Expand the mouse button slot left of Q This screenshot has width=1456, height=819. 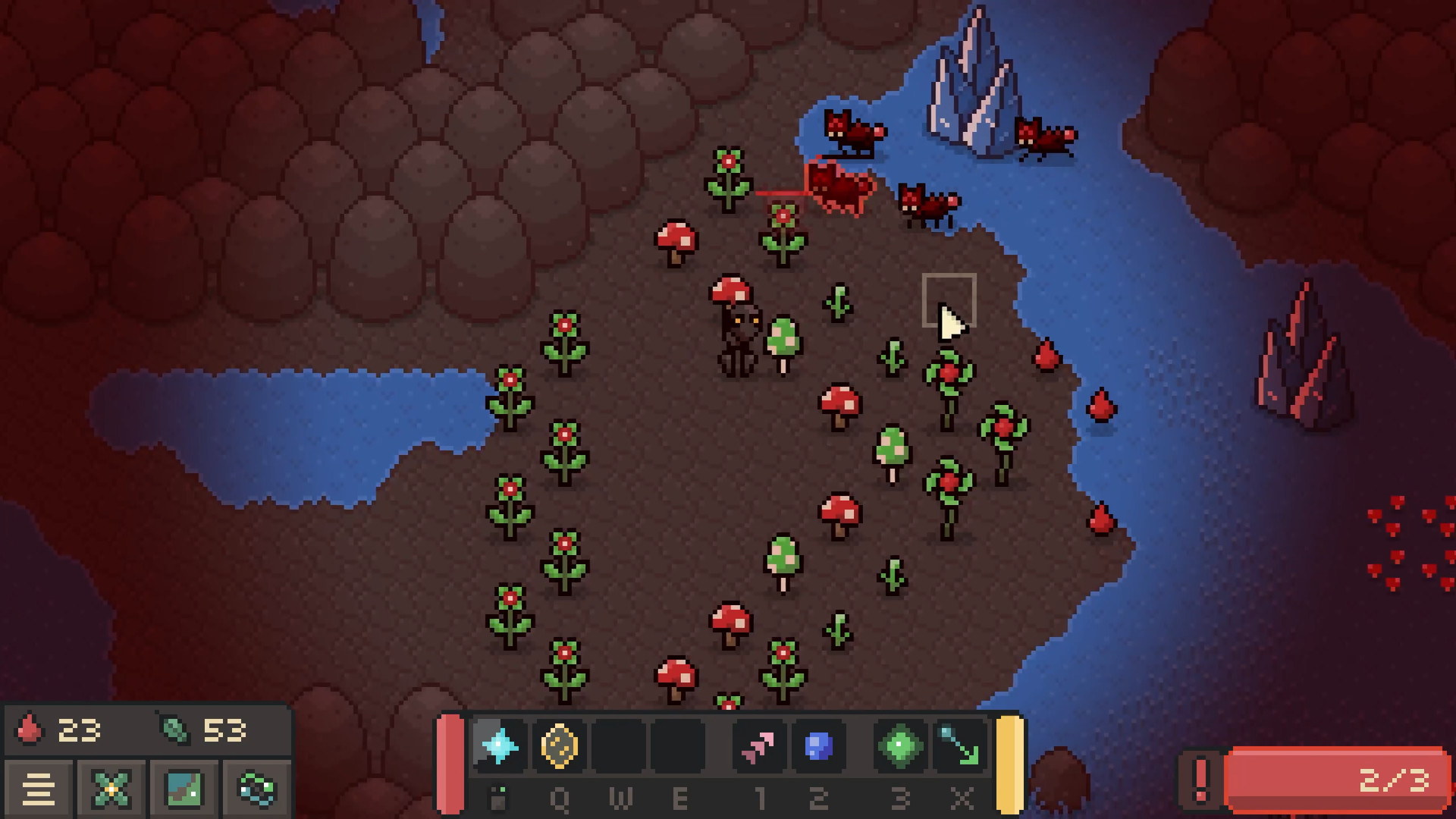point(498,796)
